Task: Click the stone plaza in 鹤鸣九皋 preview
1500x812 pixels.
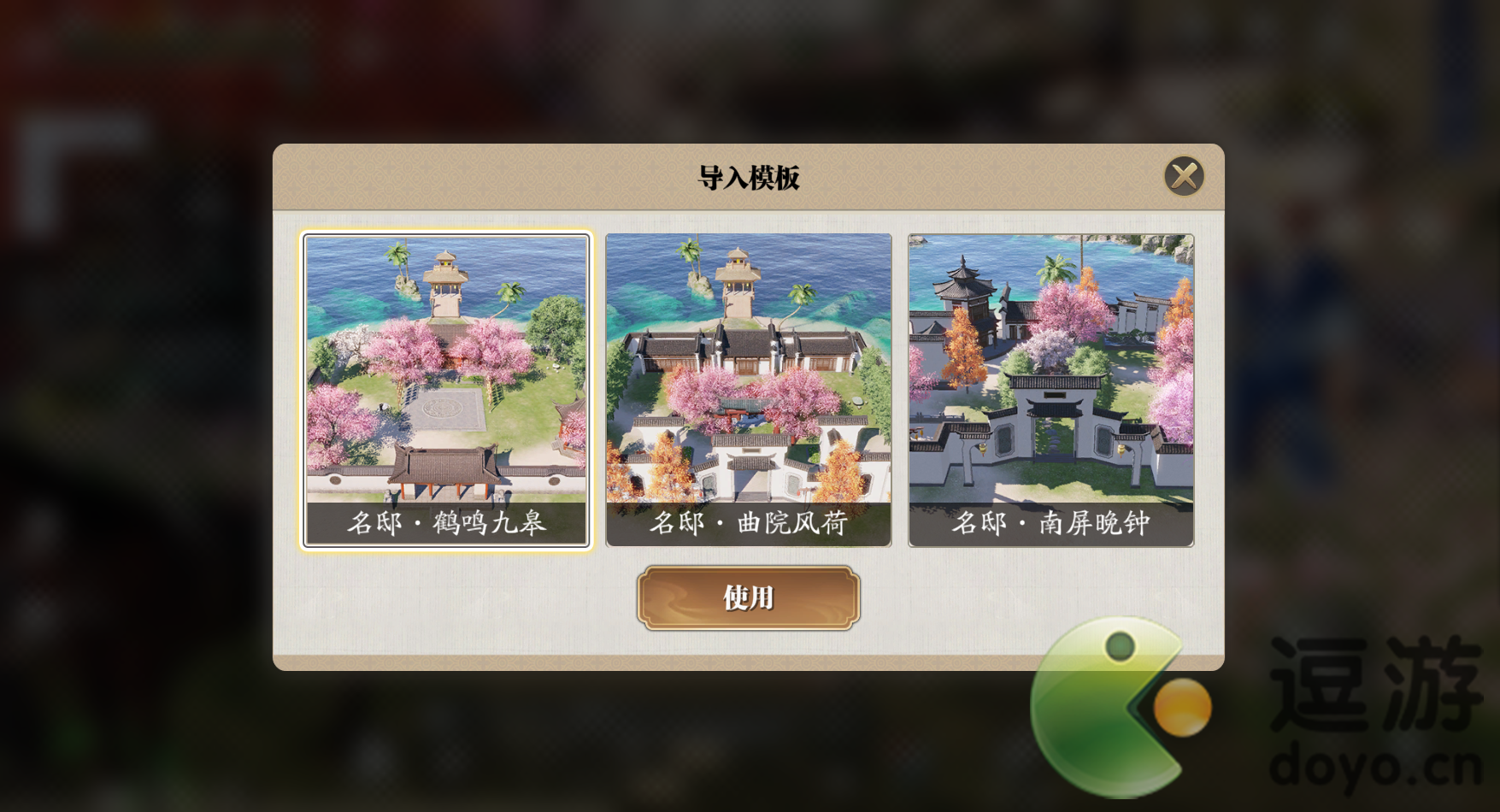Action: coord(444,410)
